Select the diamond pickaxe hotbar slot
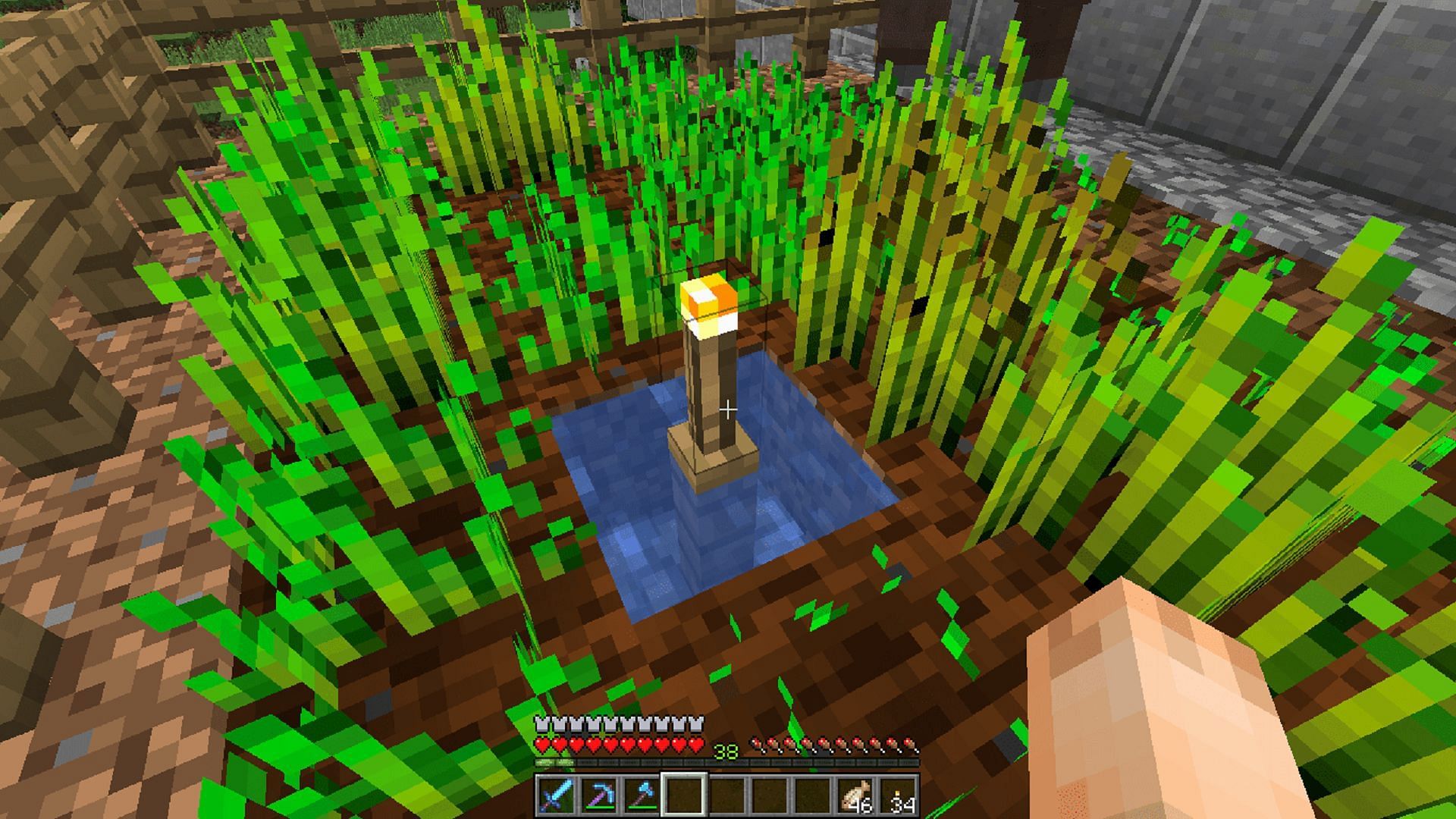Screen dimensions: 1456x819 tap(598, 795)
